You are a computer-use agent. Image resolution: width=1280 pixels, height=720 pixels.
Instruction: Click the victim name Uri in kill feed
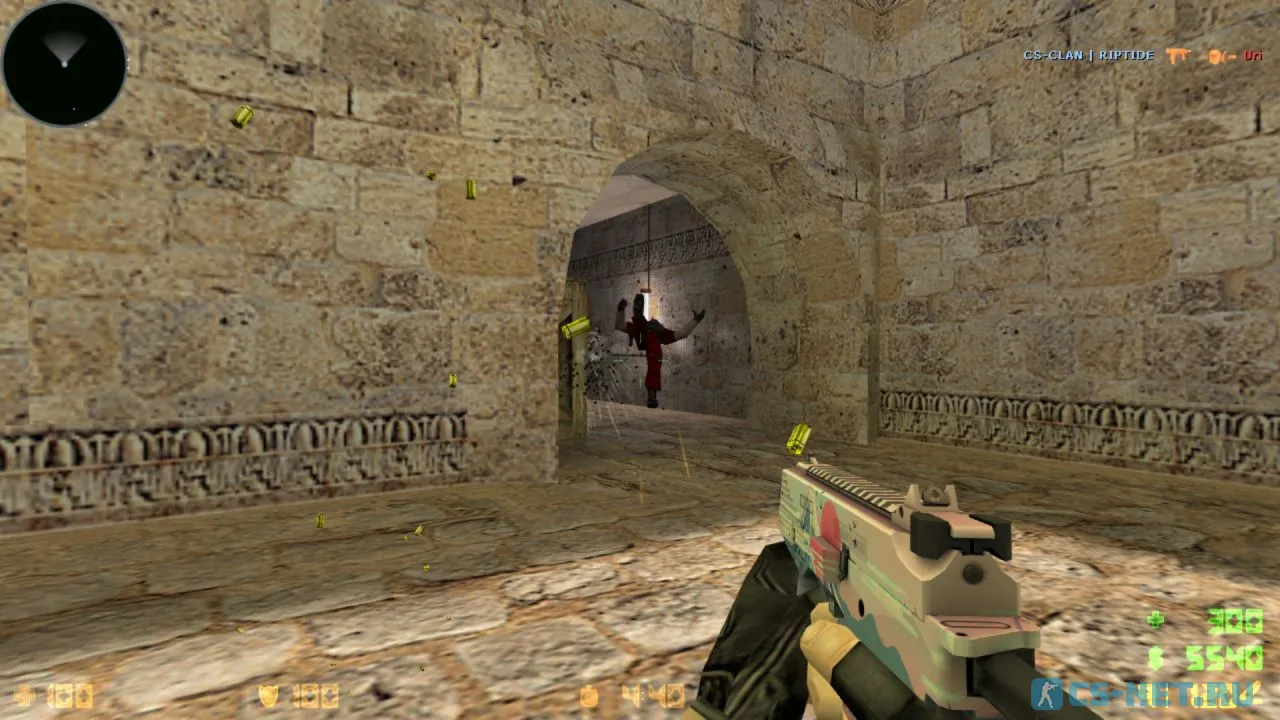pos(1252,56)
